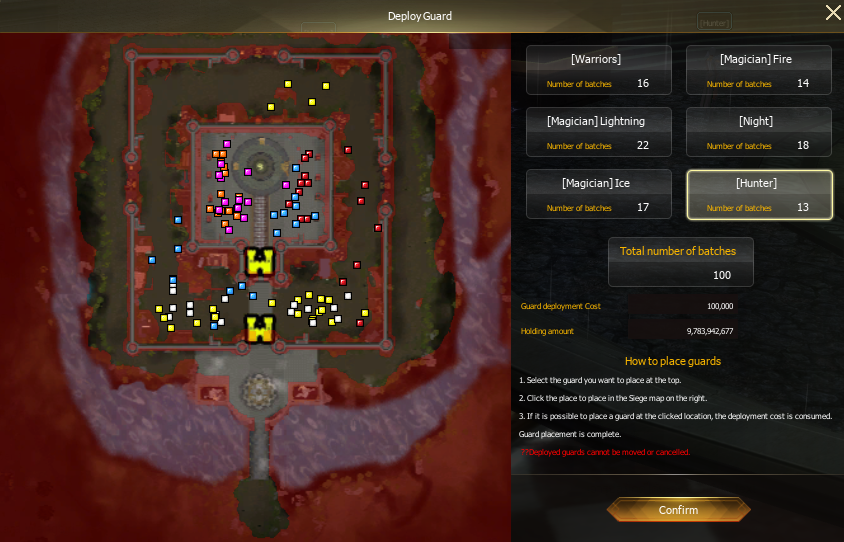Click the lower yellow castle gate marker
The width and height of the screenshot is (844, 542).
pyautogui.click(x=260, y=329)
